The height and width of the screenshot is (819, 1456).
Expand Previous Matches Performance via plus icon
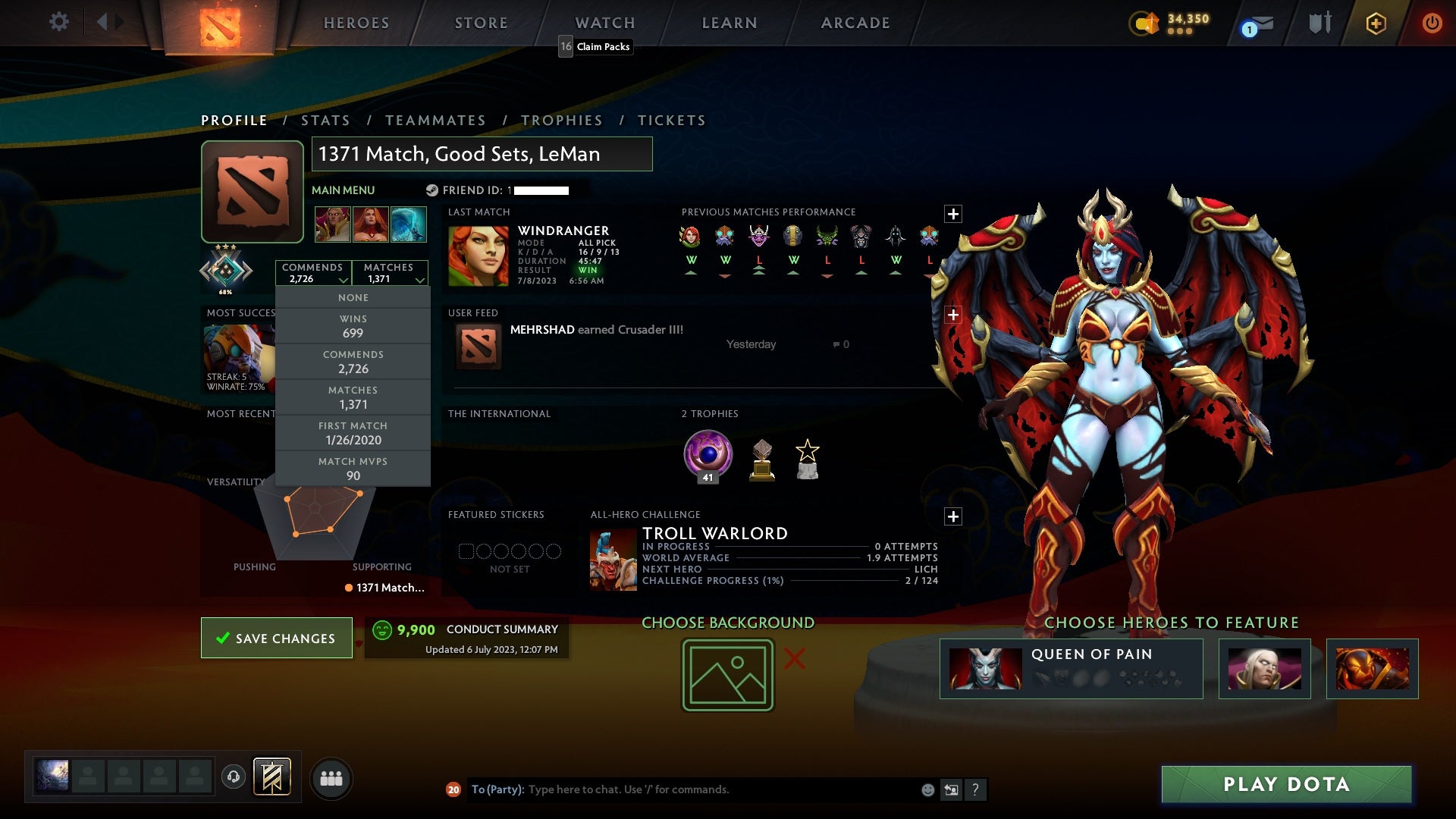pyautogui.click(x=953, y=213)
